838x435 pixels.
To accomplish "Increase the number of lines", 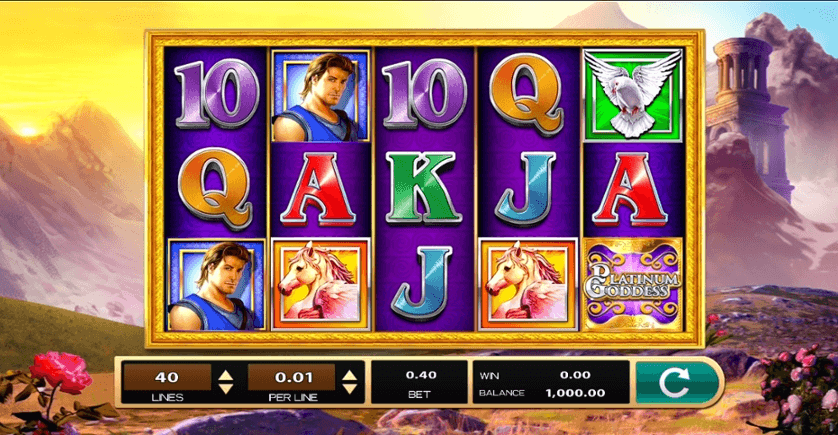I will pyautogui.click(x=226, y=374).
